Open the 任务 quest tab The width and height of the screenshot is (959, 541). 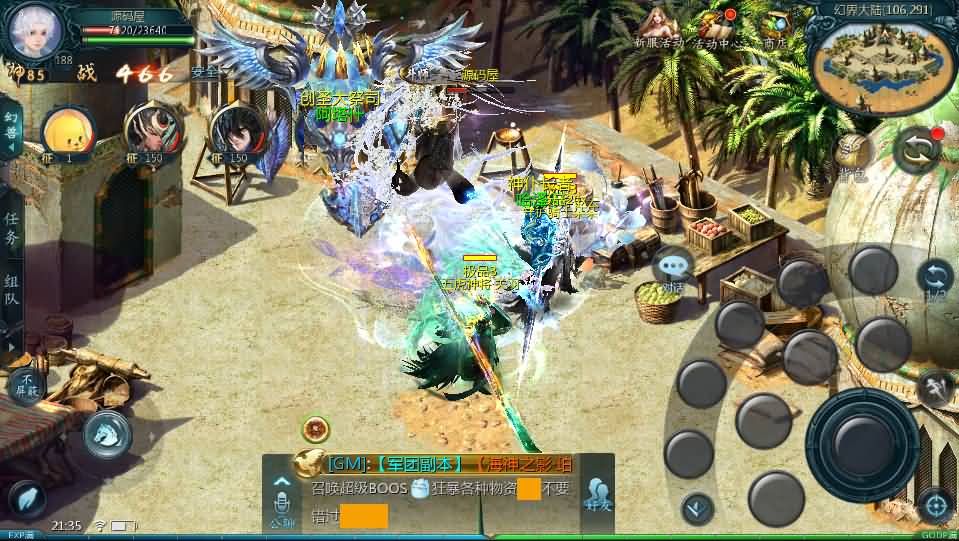pyautogui.click(x=11, y=229)
